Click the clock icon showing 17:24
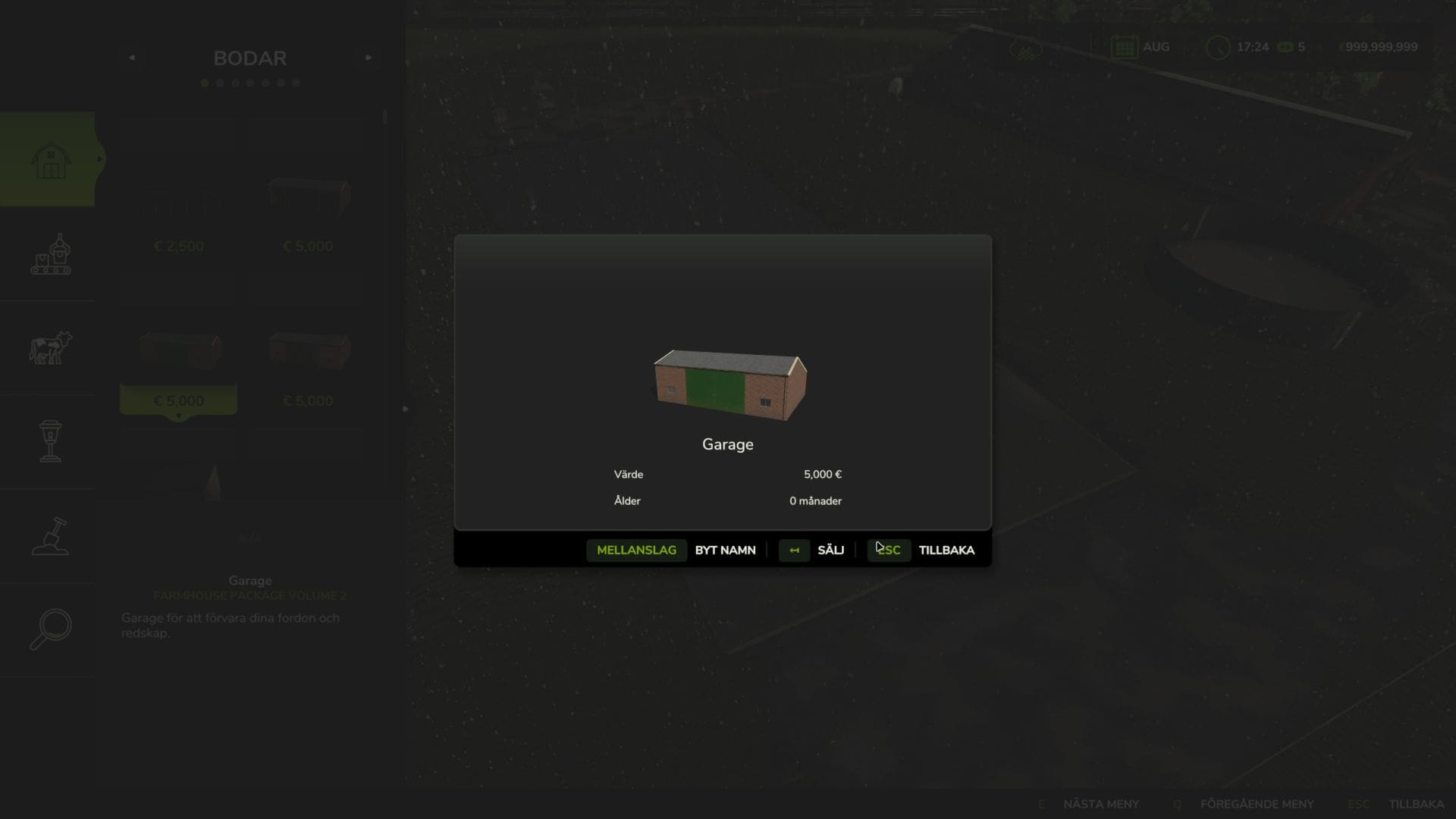 point(1218,48)
